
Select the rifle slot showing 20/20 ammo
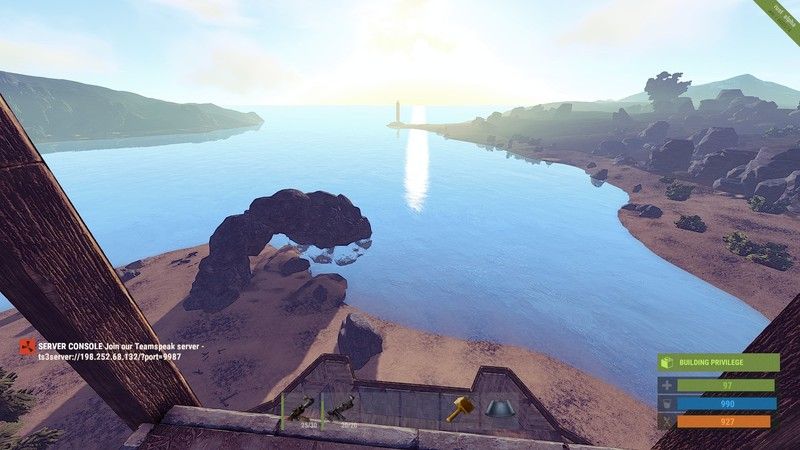[341, 409]
